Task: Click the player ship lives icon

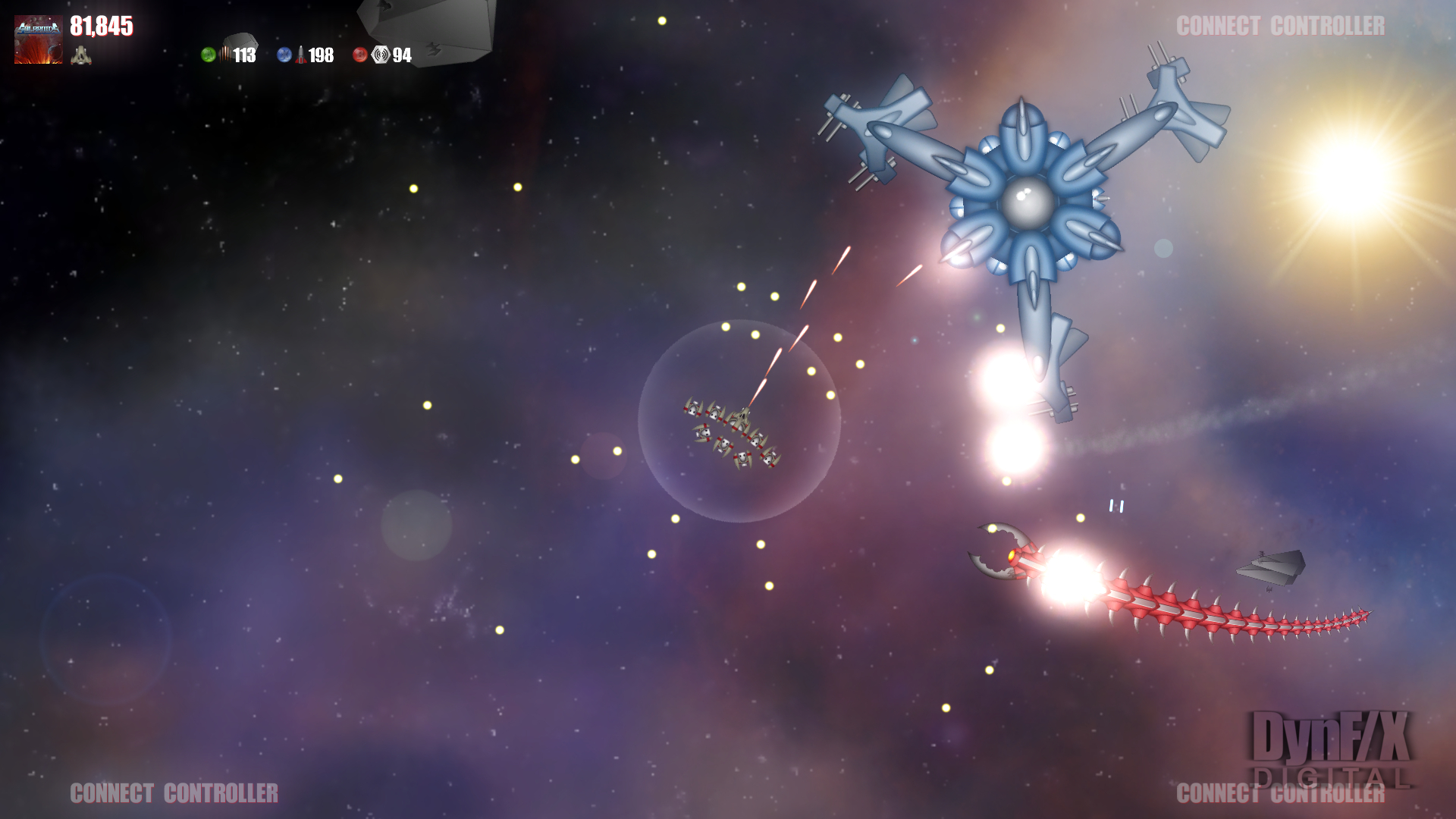Action: [x=80, y=56]
